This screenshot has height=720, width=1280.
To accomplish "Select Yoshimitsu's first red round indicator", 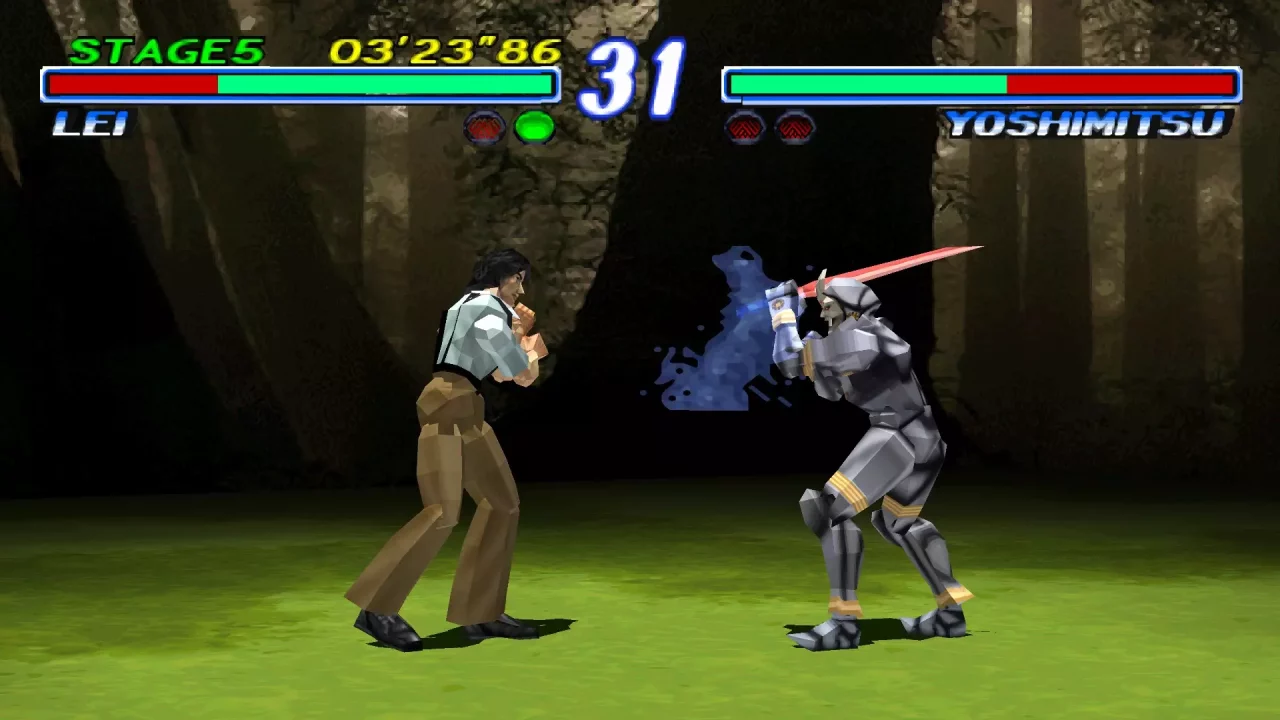I will (x=744, y=125).
